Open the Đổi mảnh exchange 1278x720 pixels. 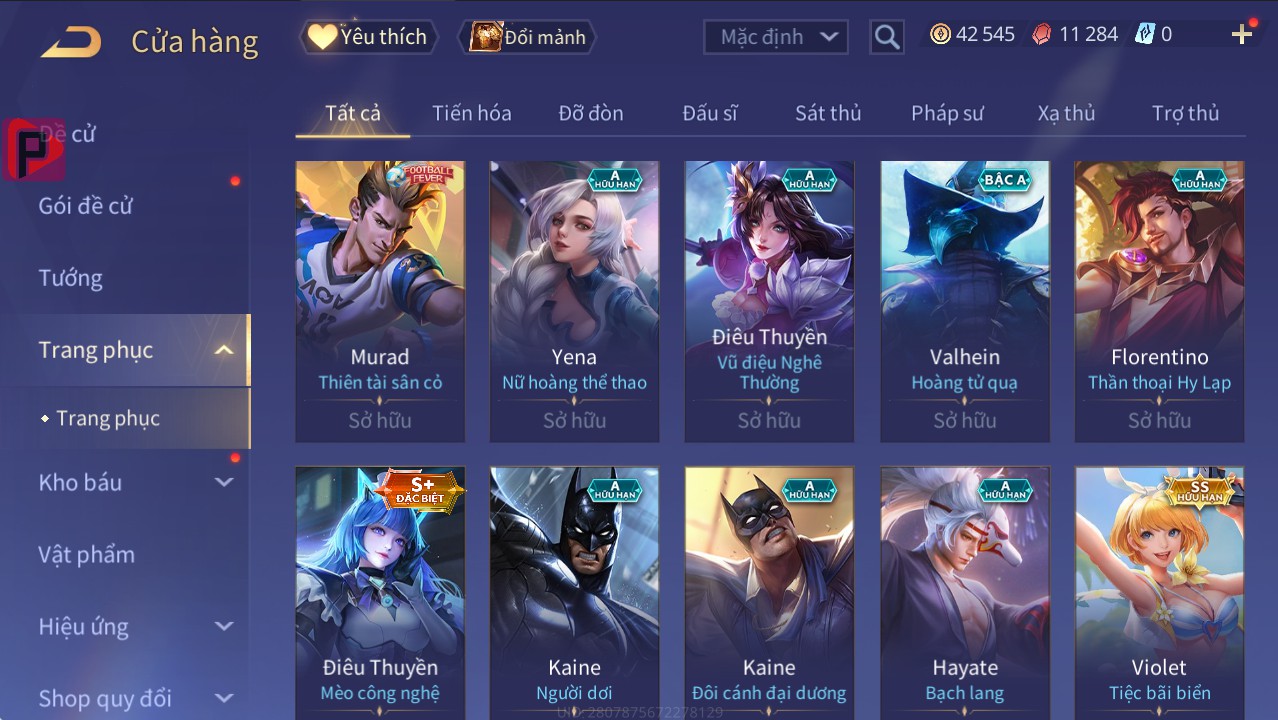click(527, 37)
